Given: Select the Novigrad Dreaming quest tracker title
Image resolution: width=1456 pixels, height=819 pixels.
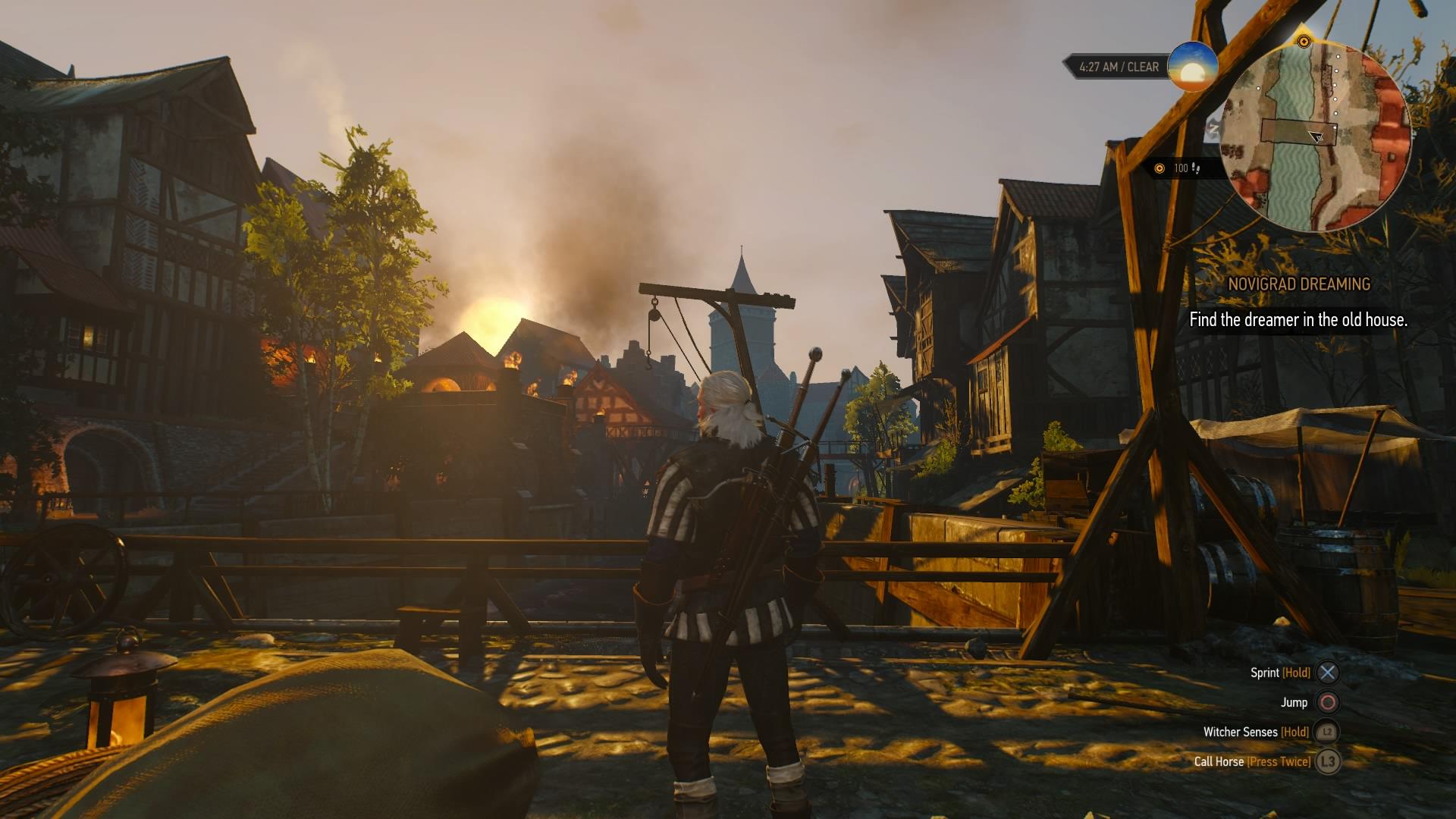Looking at the screenshot, I should (x=1299, y=284).
